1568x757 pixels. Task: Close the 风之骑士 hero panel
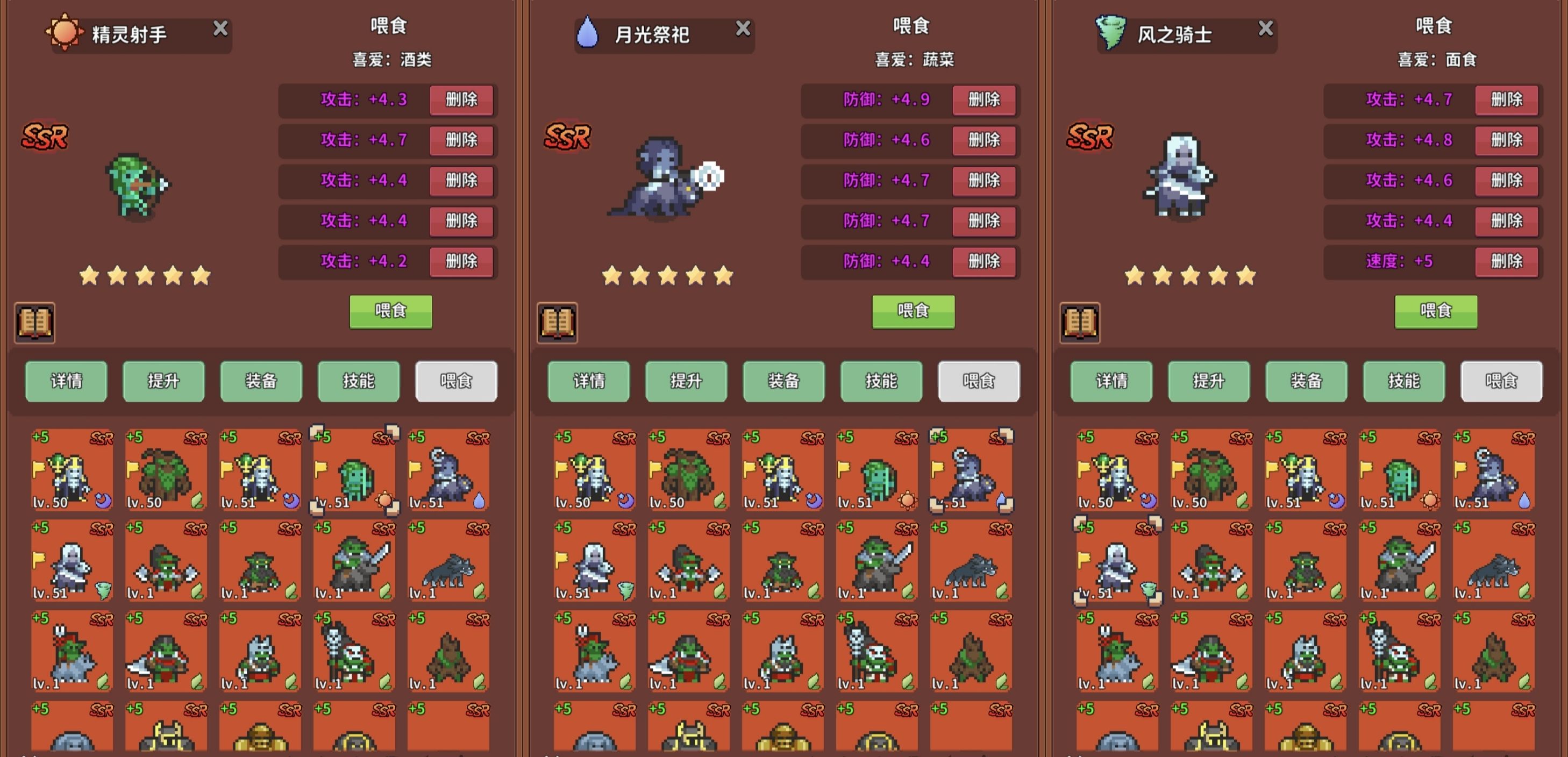click(x=1265, y=28)
